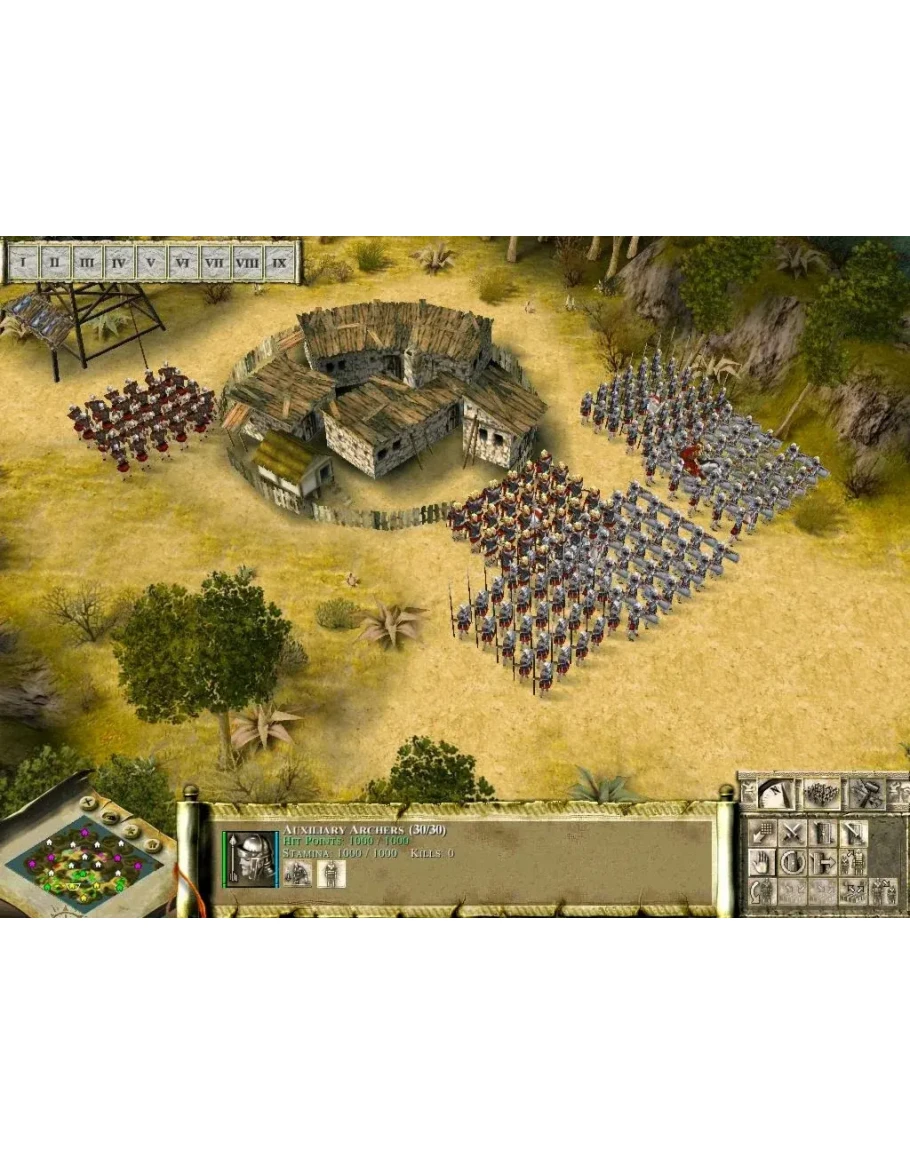Select control group II

55,263
